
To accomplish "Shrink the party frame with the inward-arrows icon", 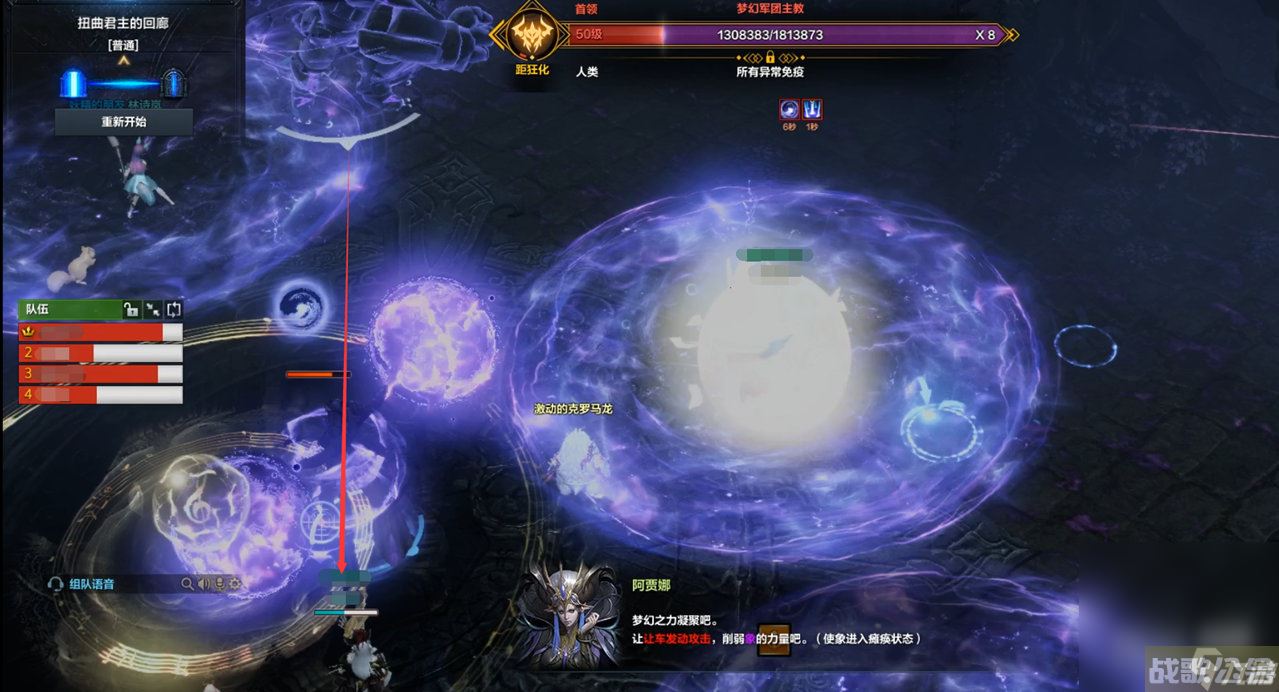I will point(152,310).
